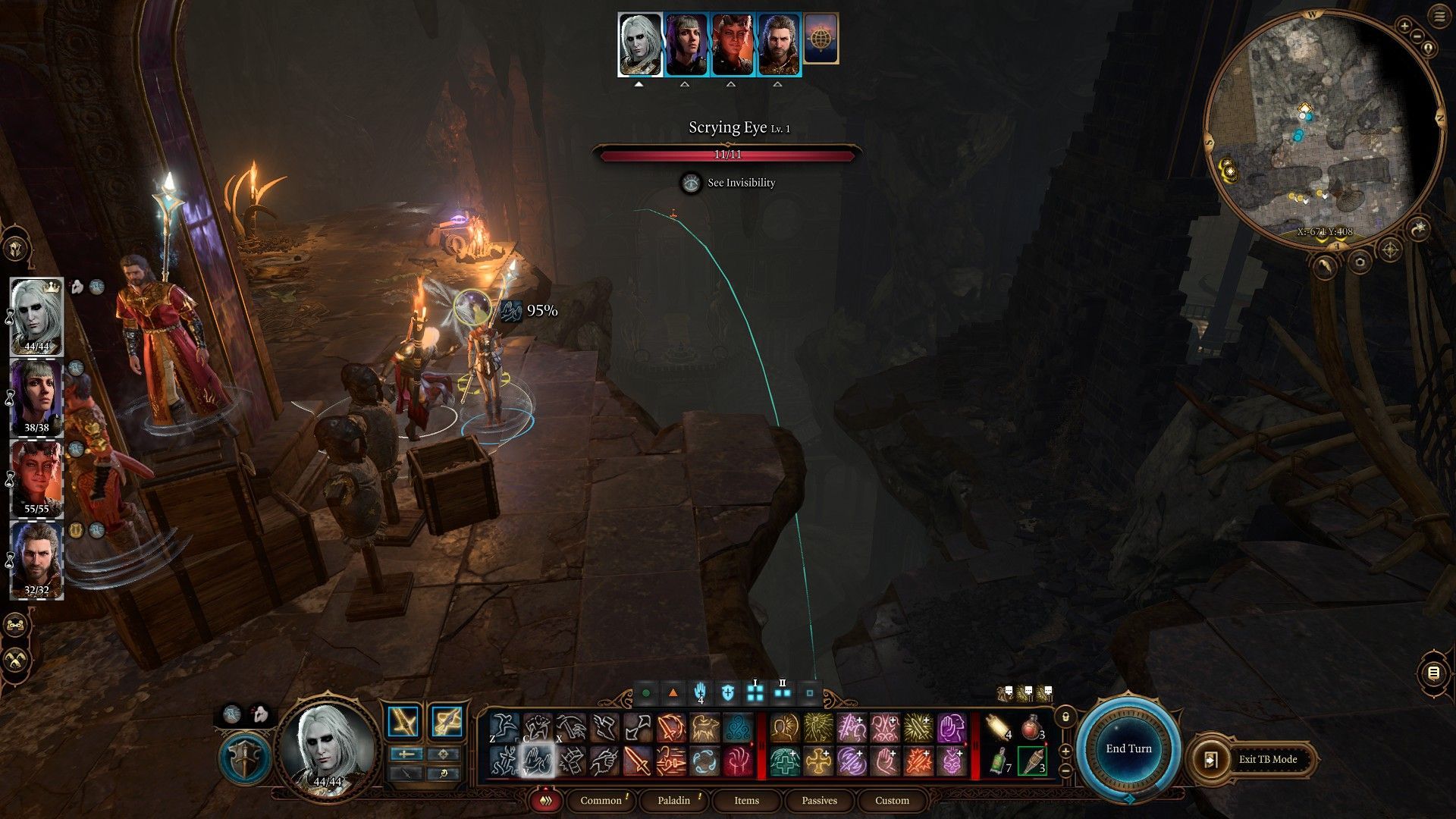Viewport: 1456px width, 819px height.
Task: Open the main menu button beside minimap
Action: click(x=1439, y=17)
